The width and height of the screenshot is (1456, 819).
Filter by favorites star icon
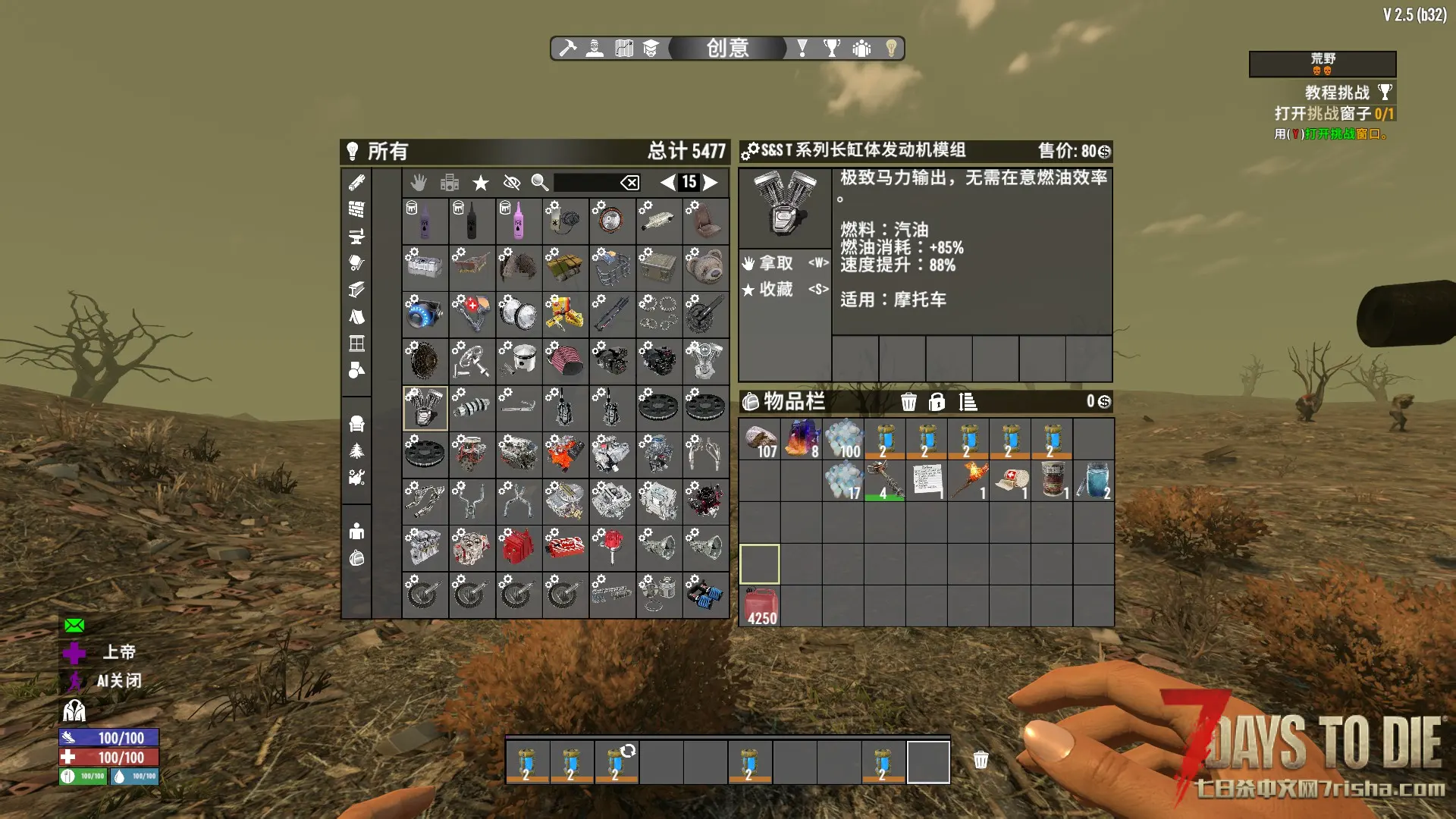click(x=481, y=183)
